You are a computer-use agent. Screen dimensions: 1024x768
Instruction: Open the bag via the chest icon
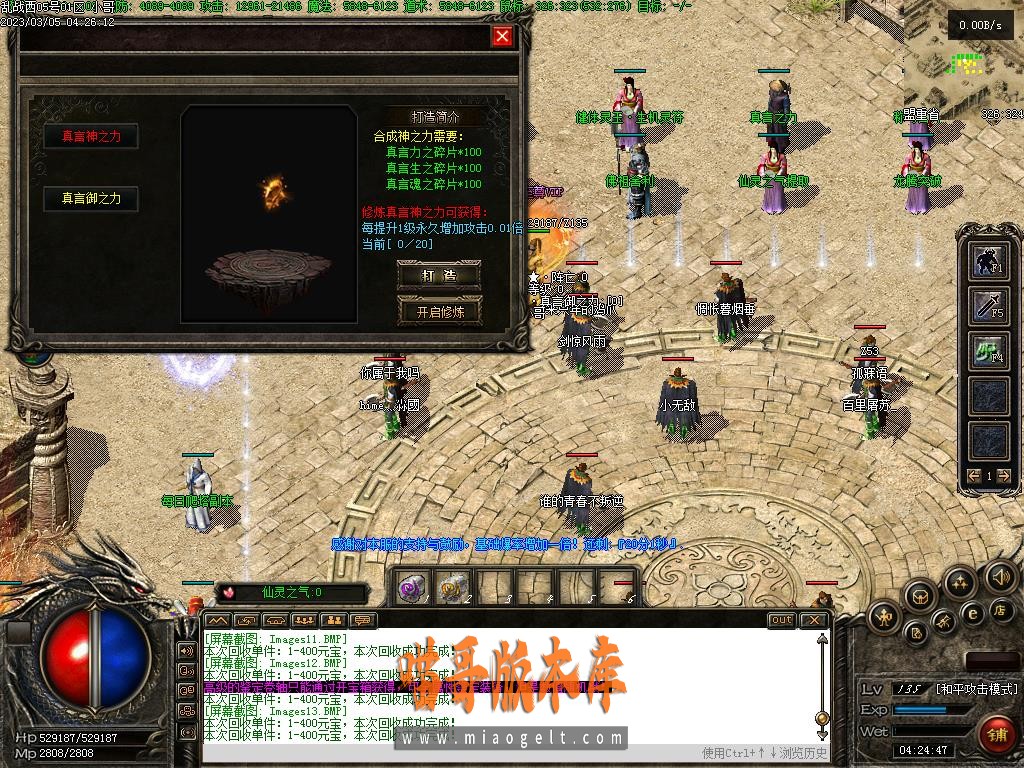[x=920, y=596]
